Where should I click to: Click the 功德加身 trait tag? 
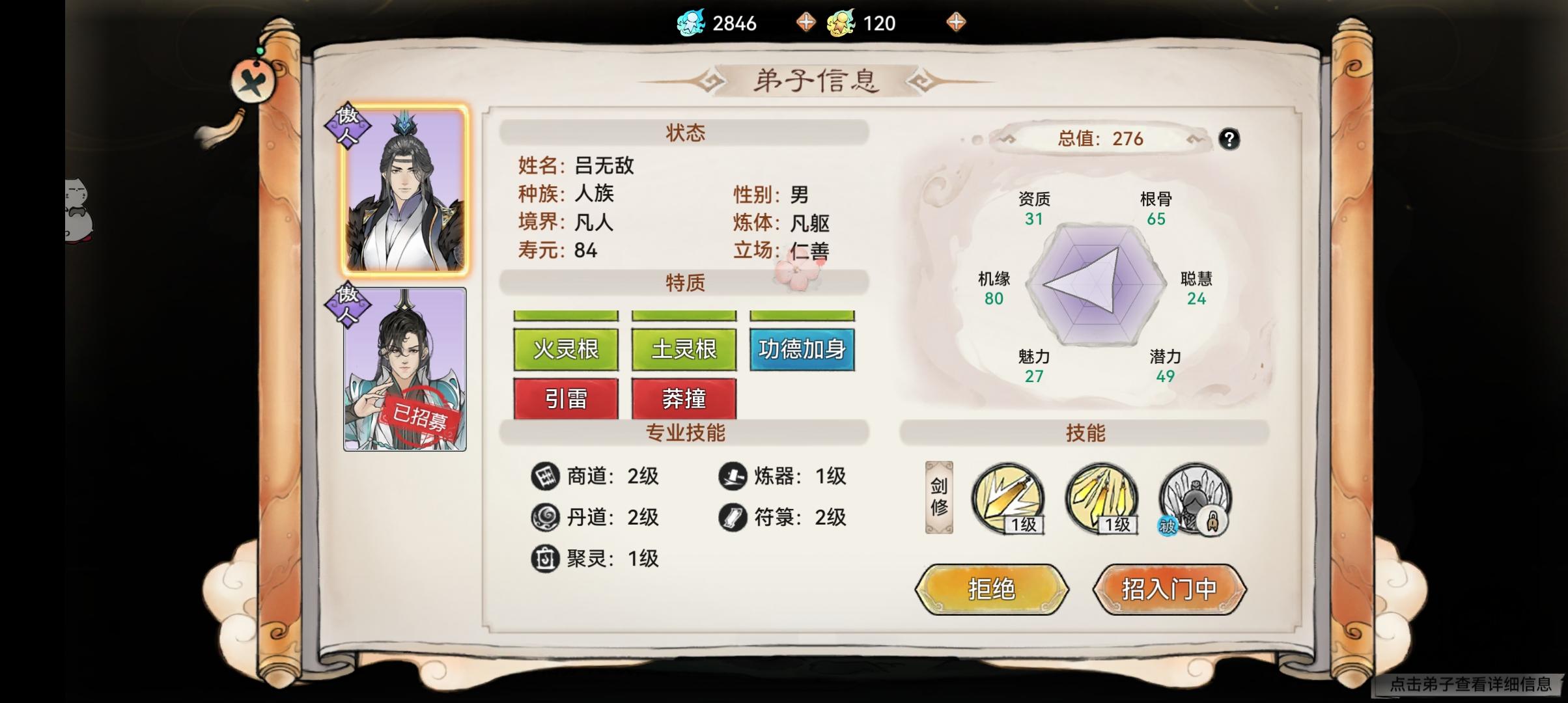[x=802, y=348]
